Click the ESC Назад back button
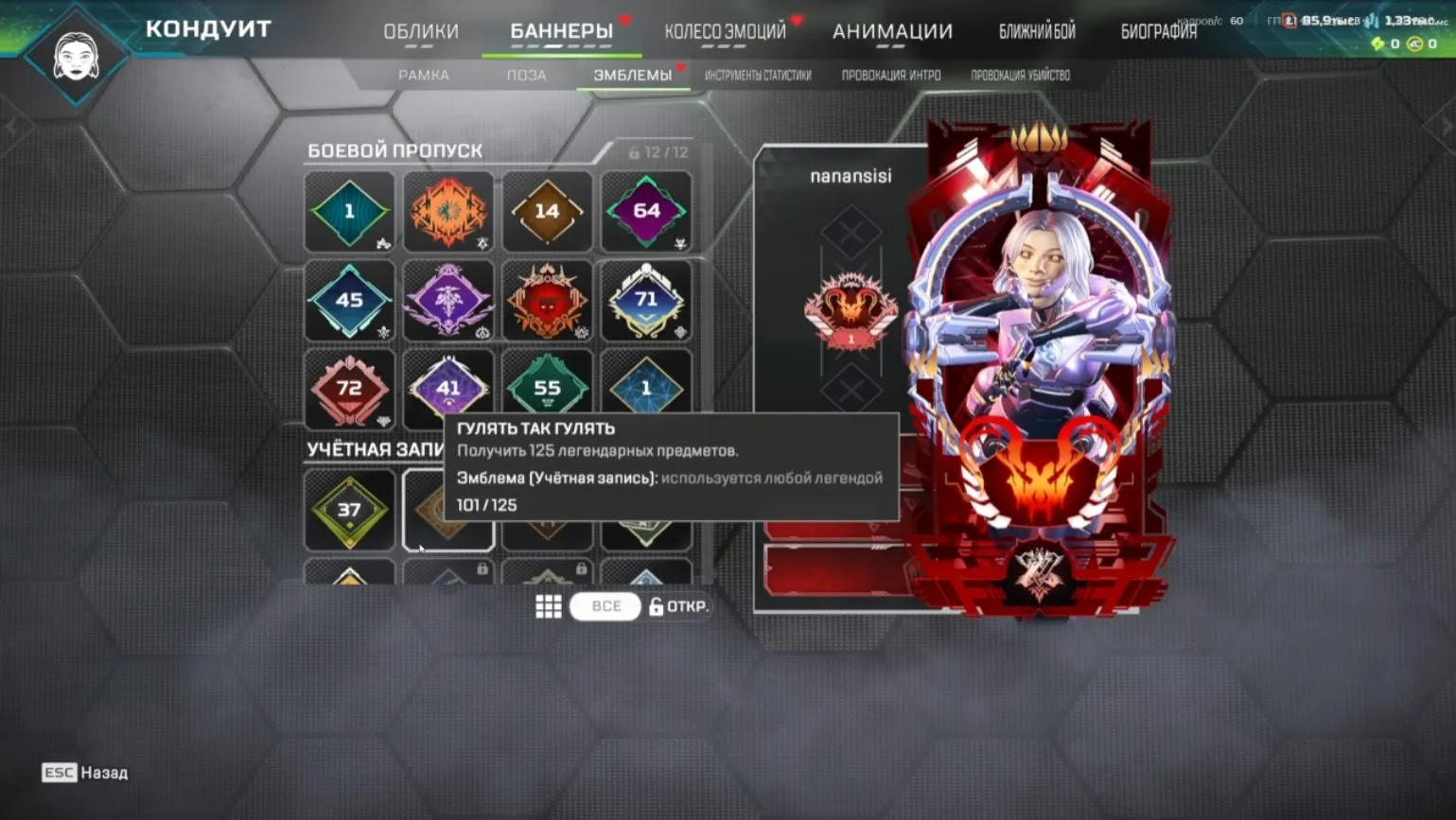 click(84, 773)
